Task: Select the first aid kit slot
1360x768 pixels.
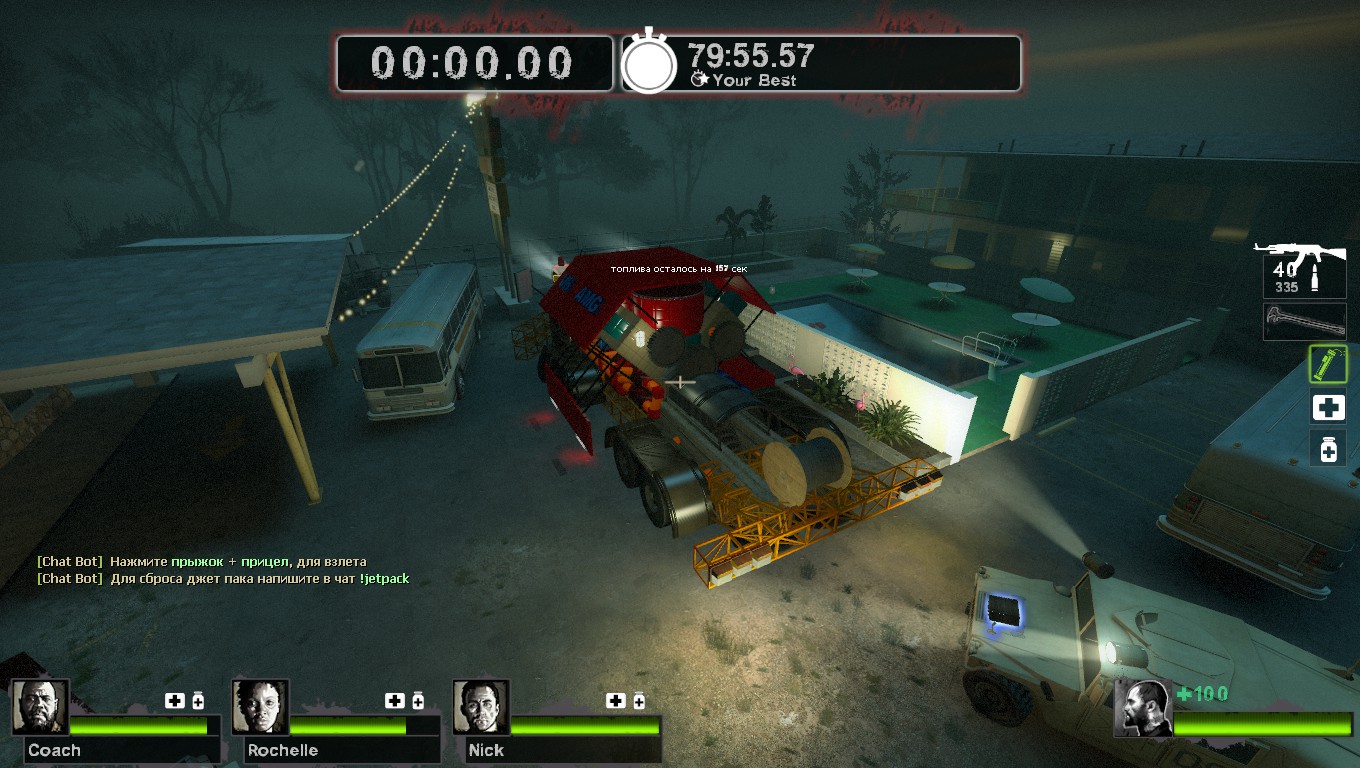Action: click(x=1328, y=408)
